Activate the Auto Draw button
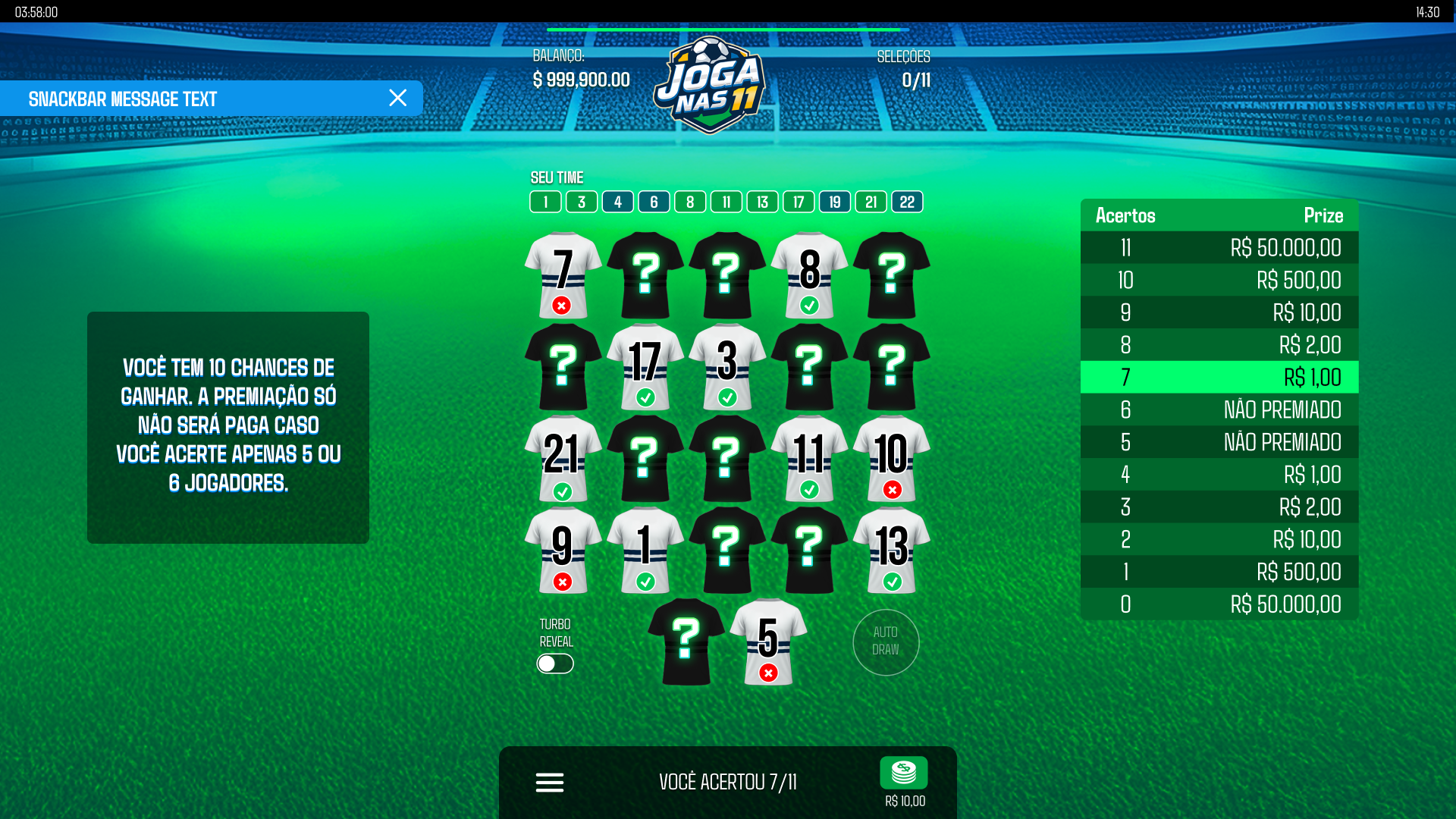 click(886, 642)
